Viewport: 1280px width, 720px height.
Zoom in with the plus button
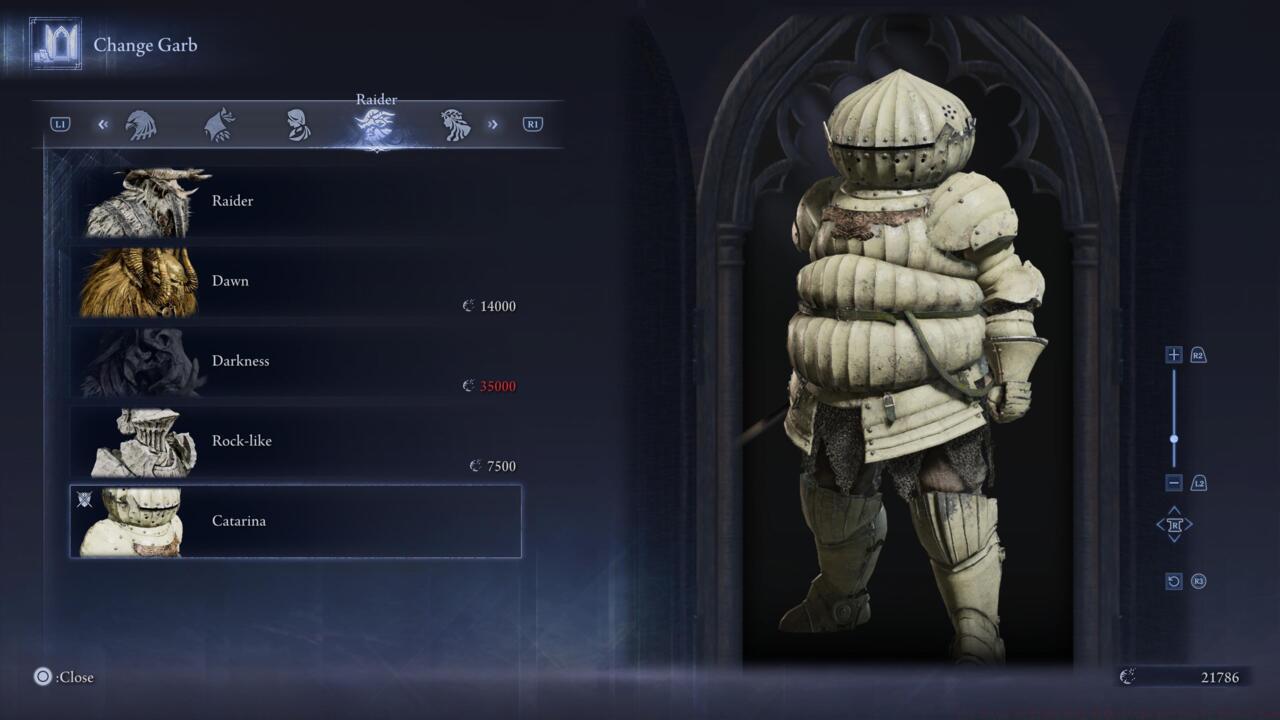(x=1174, y=355)
